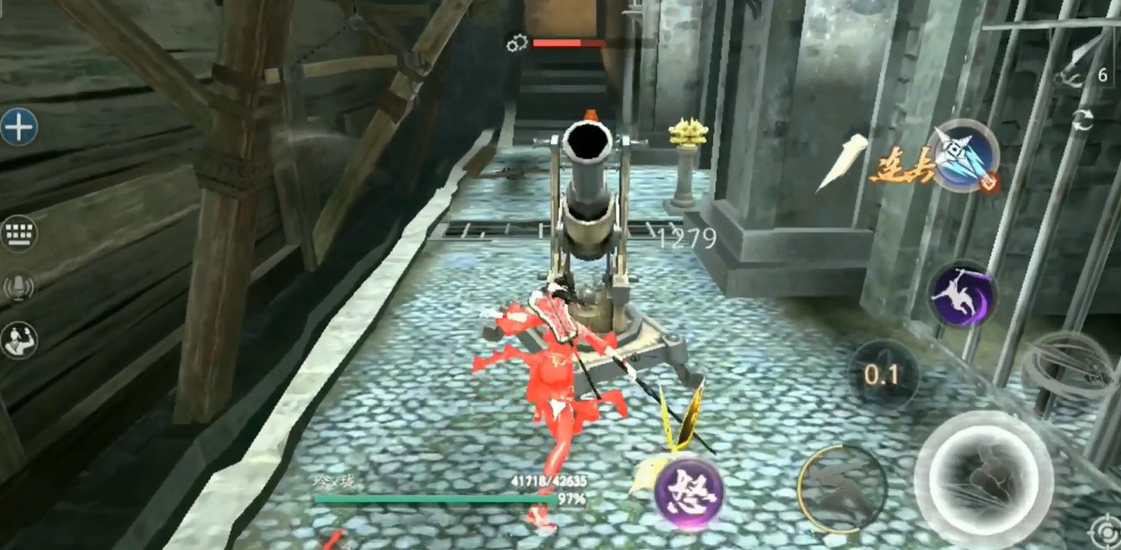Activate the gold-ringed dash skill
This screenshot has height=550, width=1121.
point(842,488)
